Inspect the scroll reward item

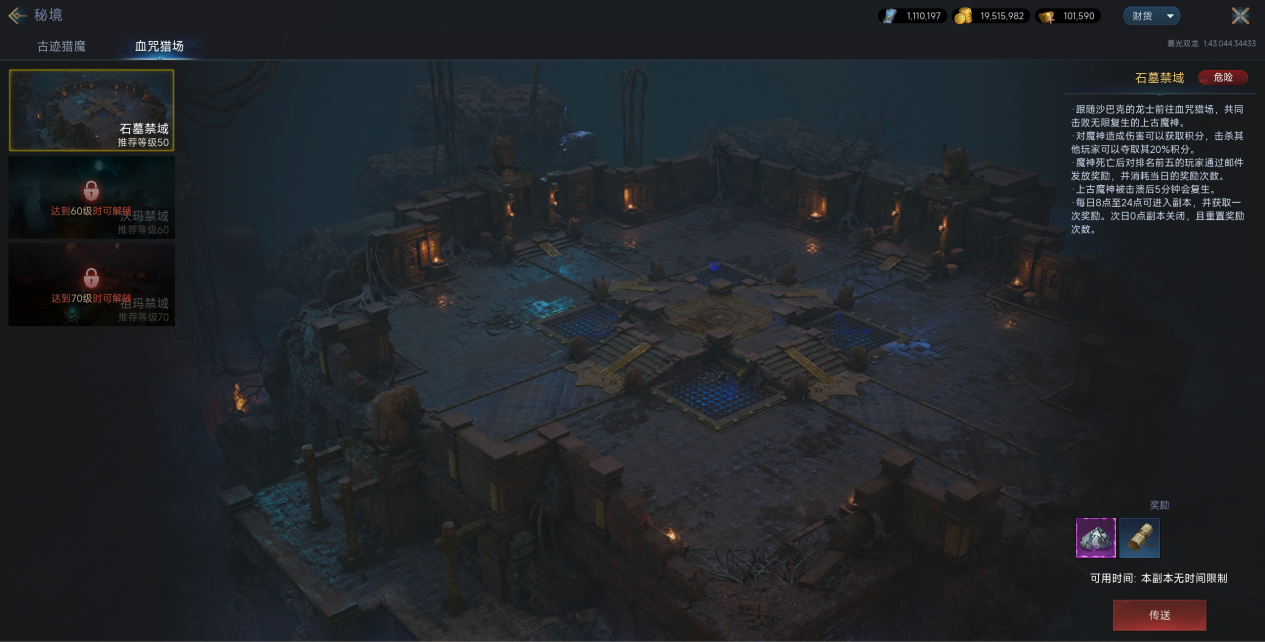click(1139, 538)
